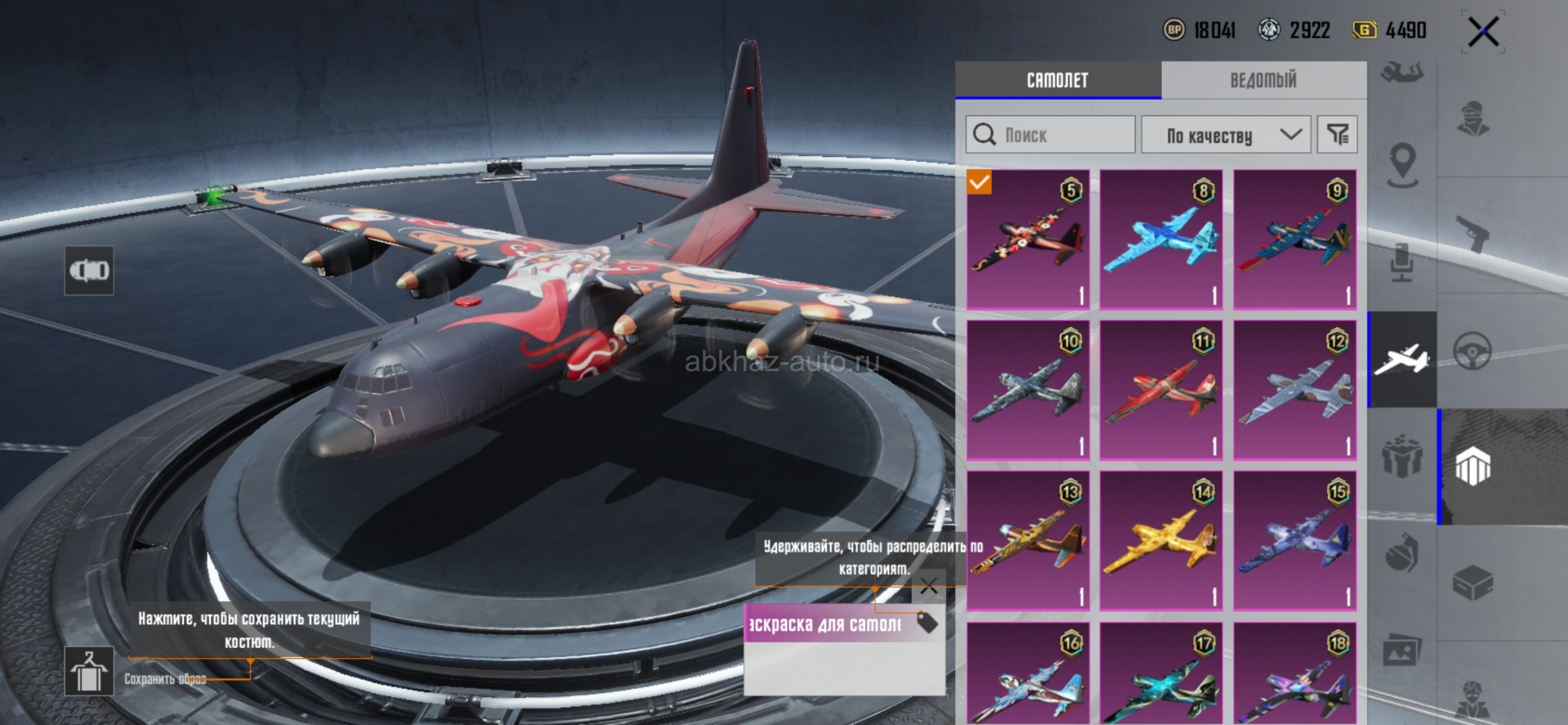The image size is (1568, 725).
Task: Close the category hint tooltip
Action: click(929, 585)
